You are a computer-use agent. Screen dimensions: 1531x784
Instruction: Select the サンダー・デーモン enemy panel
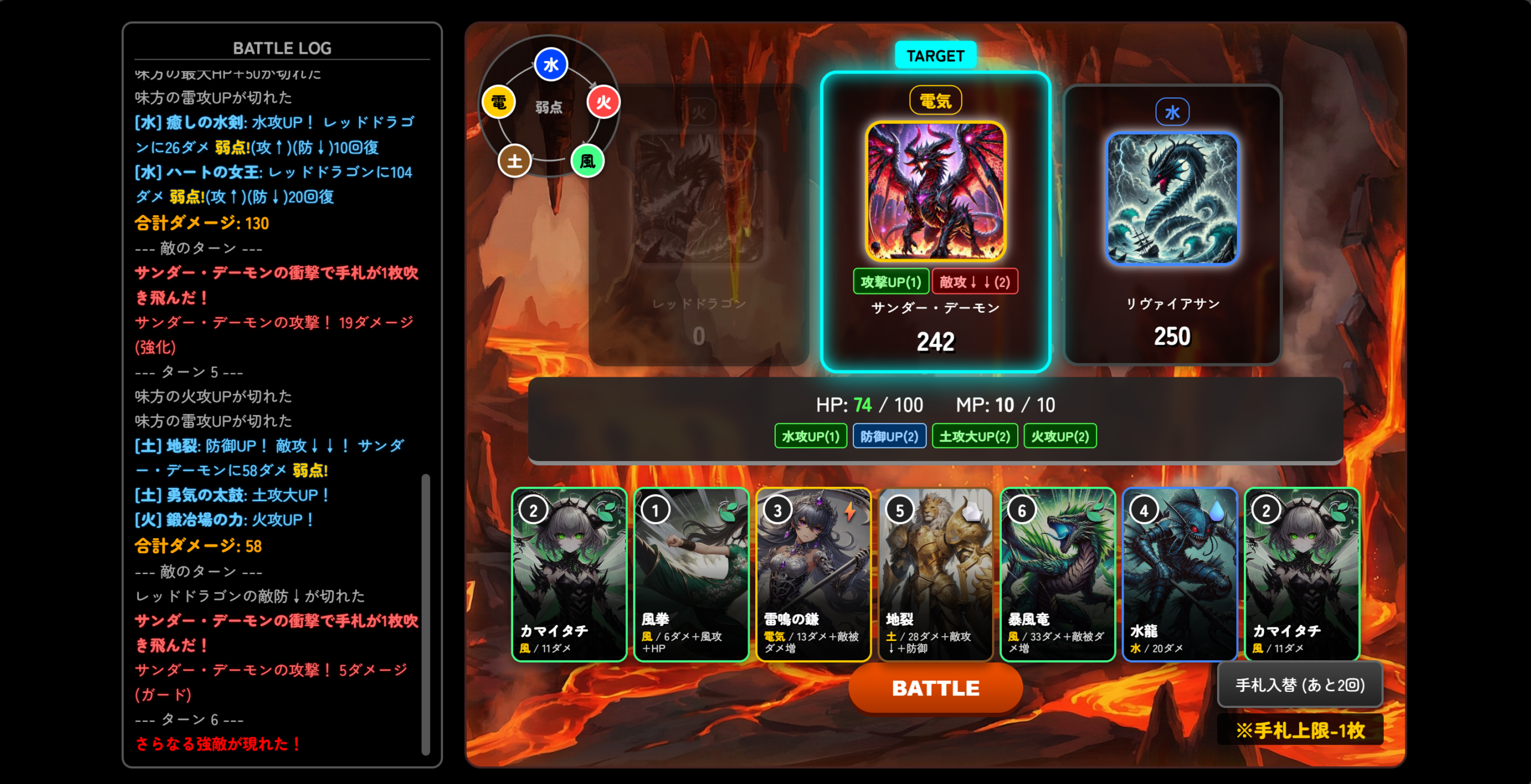(x=935, y=221)
